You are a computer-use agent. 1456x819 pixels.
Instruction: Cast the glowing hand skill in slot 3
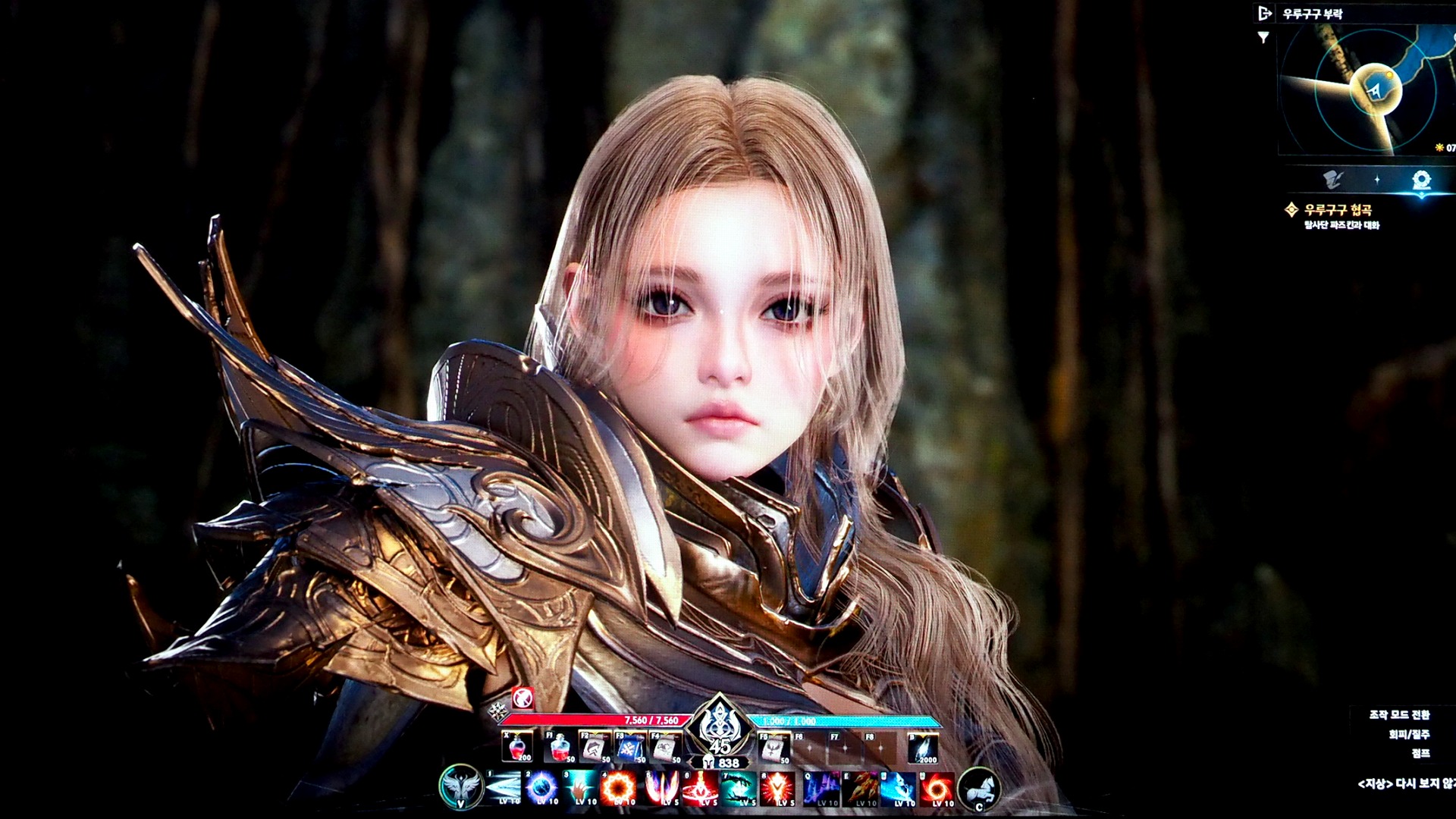click(x=581, y=789)
